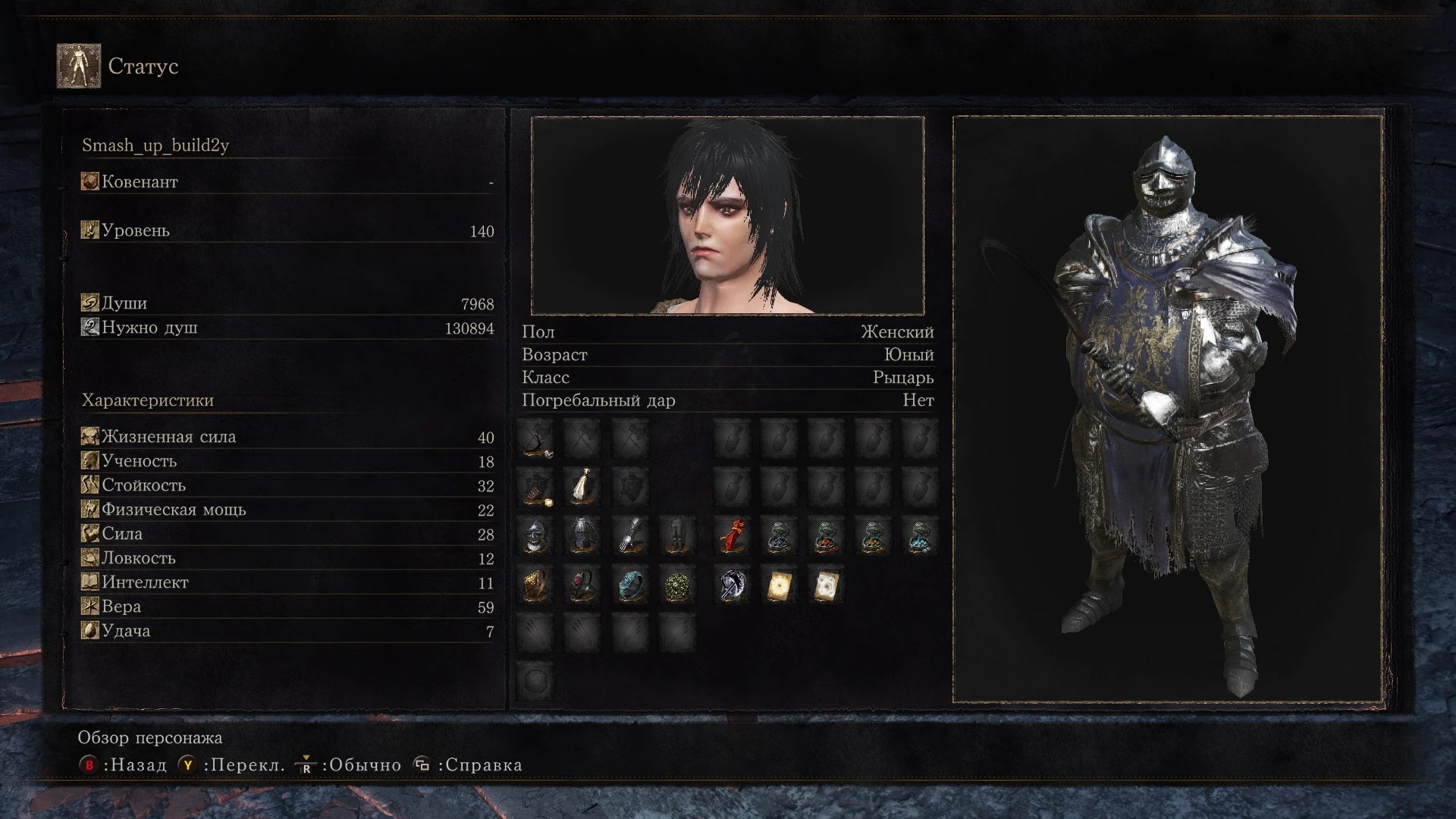Image resolution: width=1456 pixels, height=819 pixels.
Task: Select the teal stone ring slot
Action: click(630, 585)
